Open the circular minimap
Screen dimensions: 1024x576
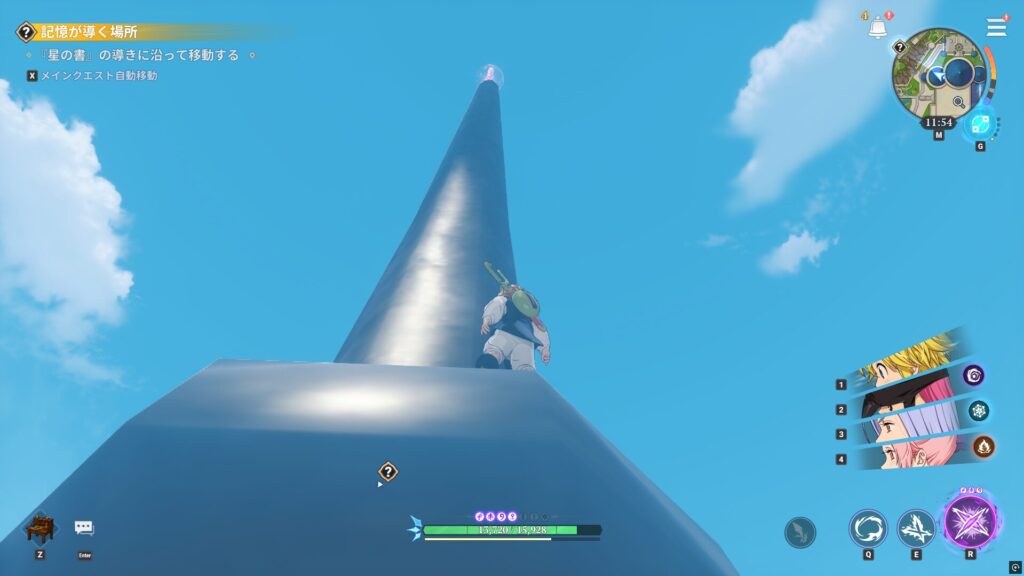coord(938,73)
